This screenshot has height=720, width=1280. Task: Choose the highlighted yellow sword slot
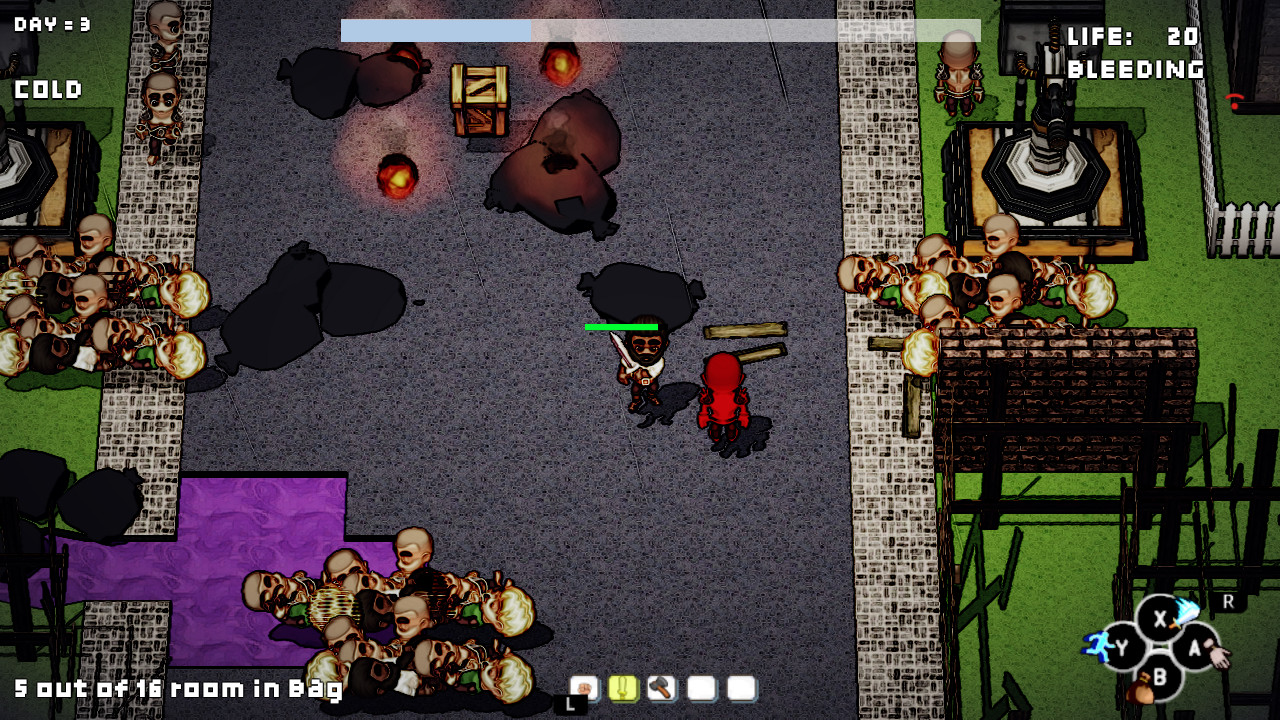pyautogui.click(x=623, y=688)
